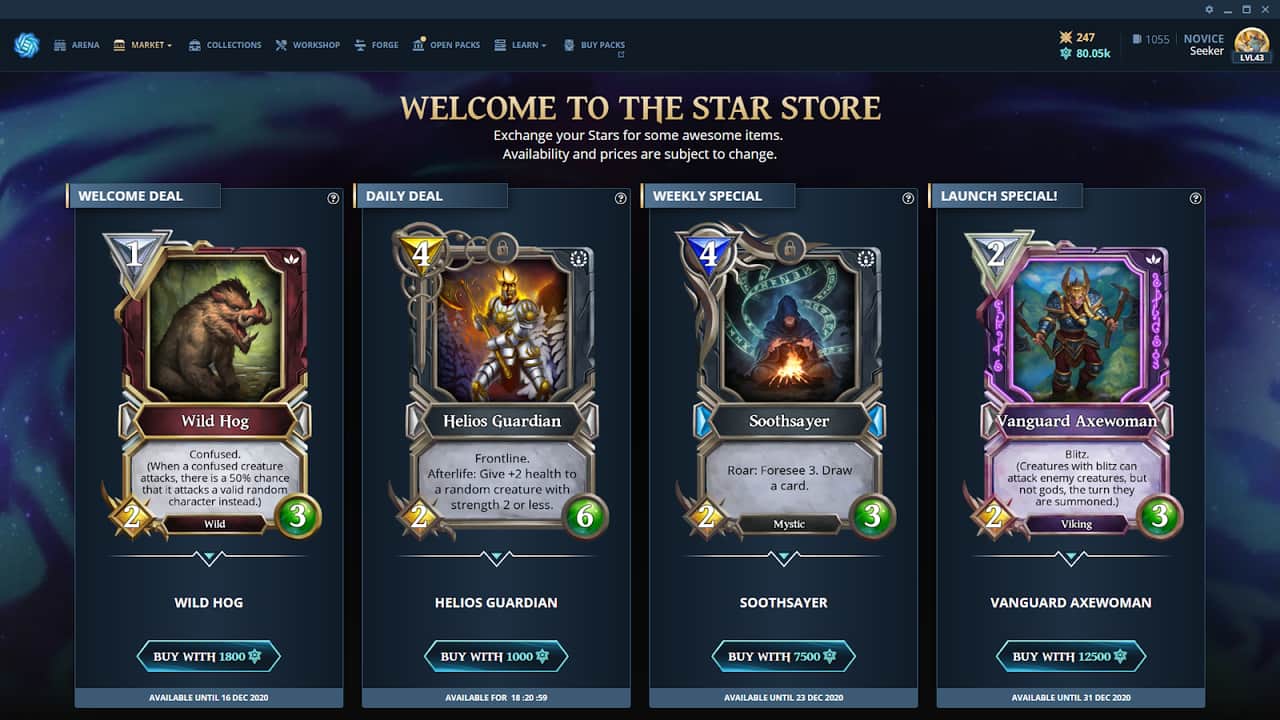The image size is (1280, 720).
Task: Click the LVL43 player avatar
Action: coord(1251,44)
